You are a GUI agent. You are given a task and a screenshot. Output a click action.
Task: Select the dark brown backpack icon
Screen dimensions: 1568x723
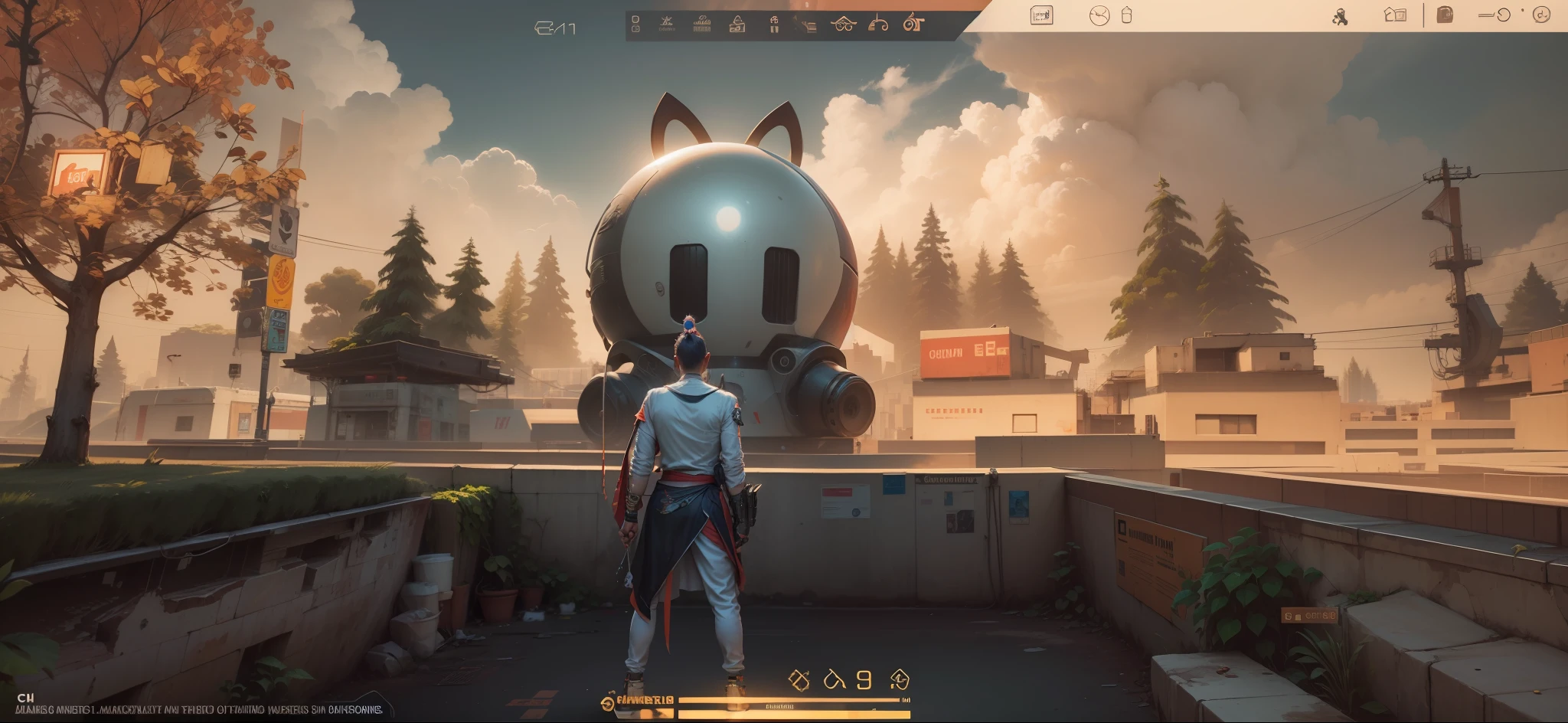pyautogui.click(x=1445, y=15)
